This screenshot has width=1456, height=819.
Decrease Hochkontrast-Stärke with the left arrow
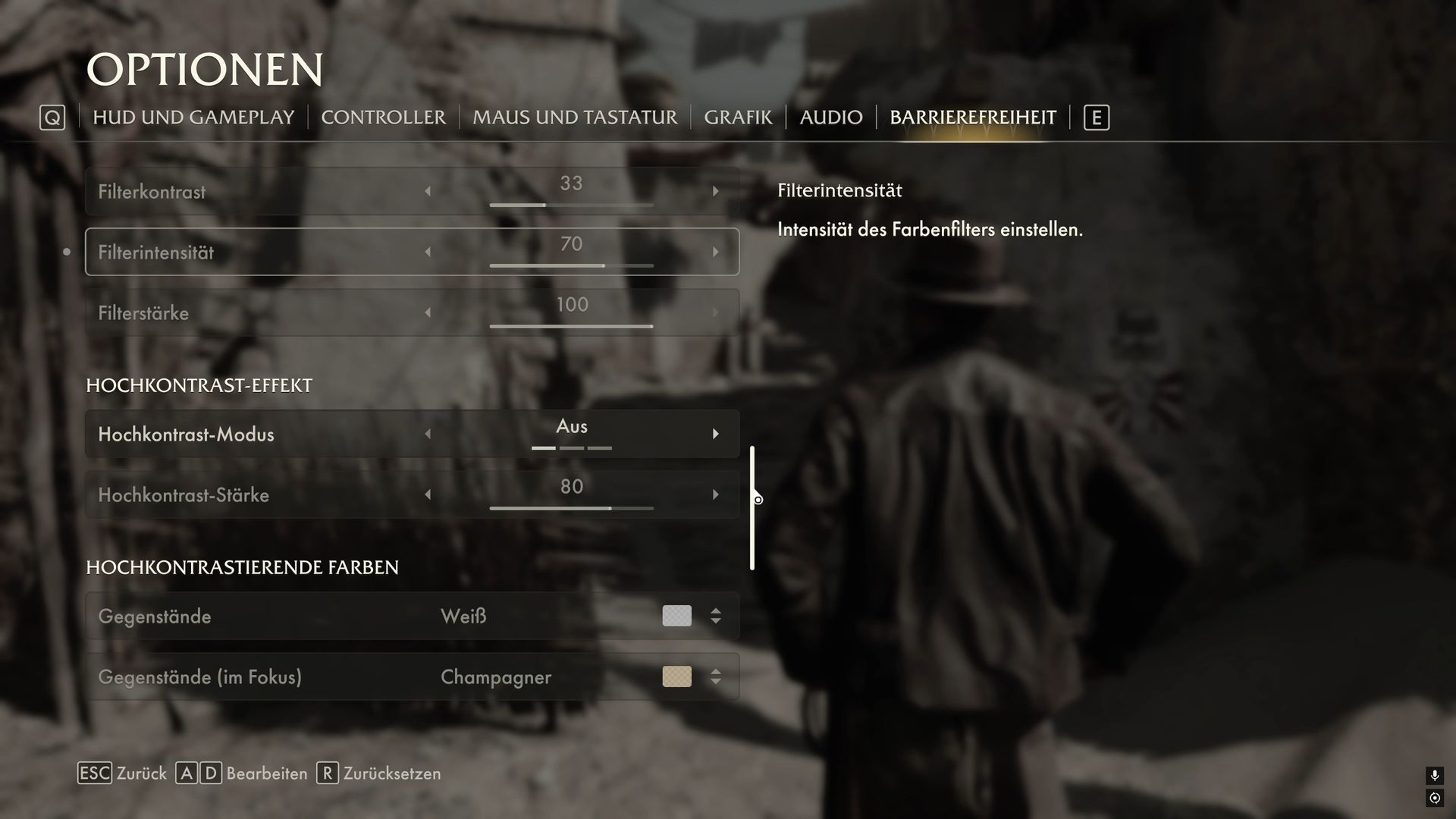[428, 494]
